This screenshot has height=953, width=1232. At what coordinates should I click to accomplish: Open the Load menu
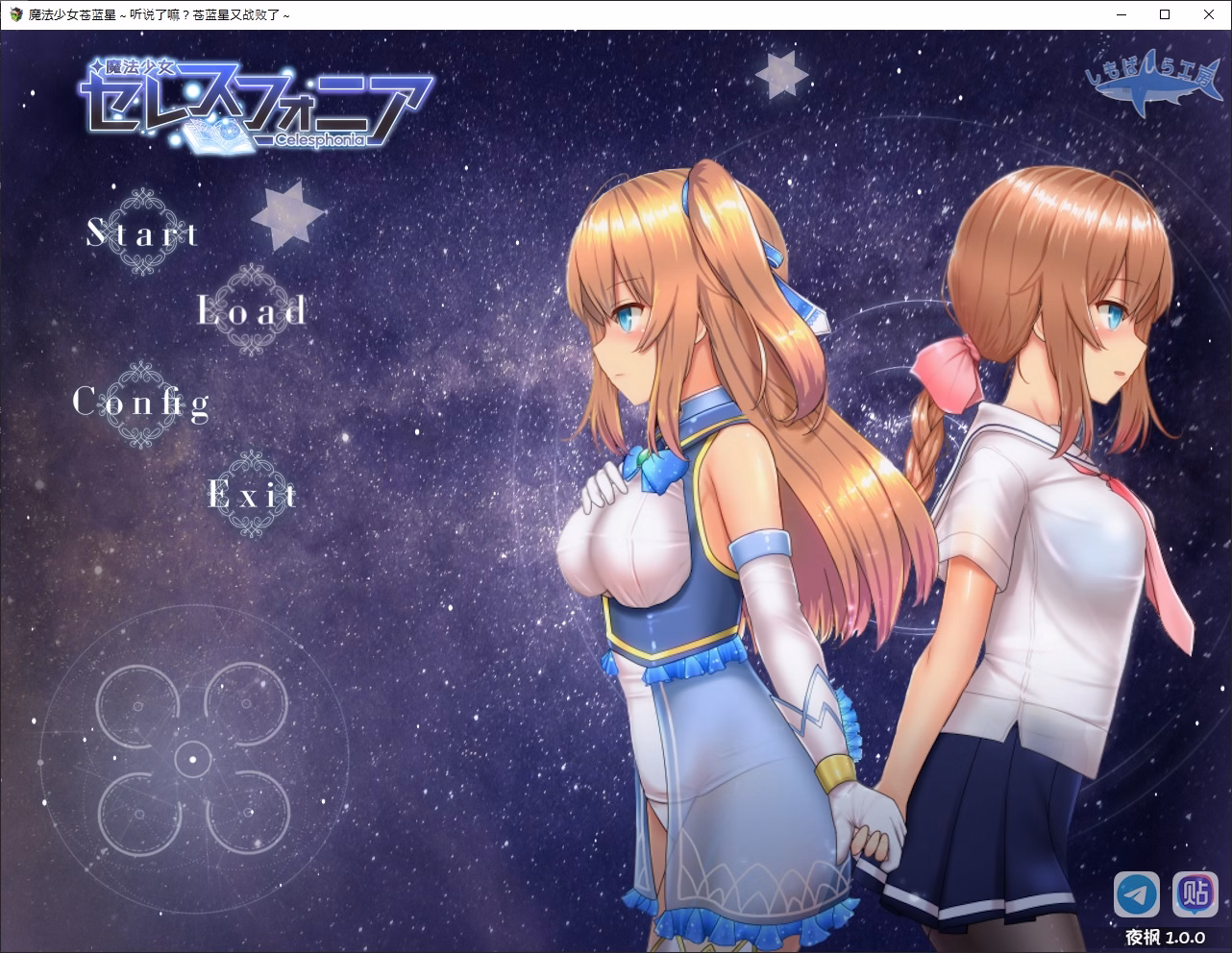252,310
